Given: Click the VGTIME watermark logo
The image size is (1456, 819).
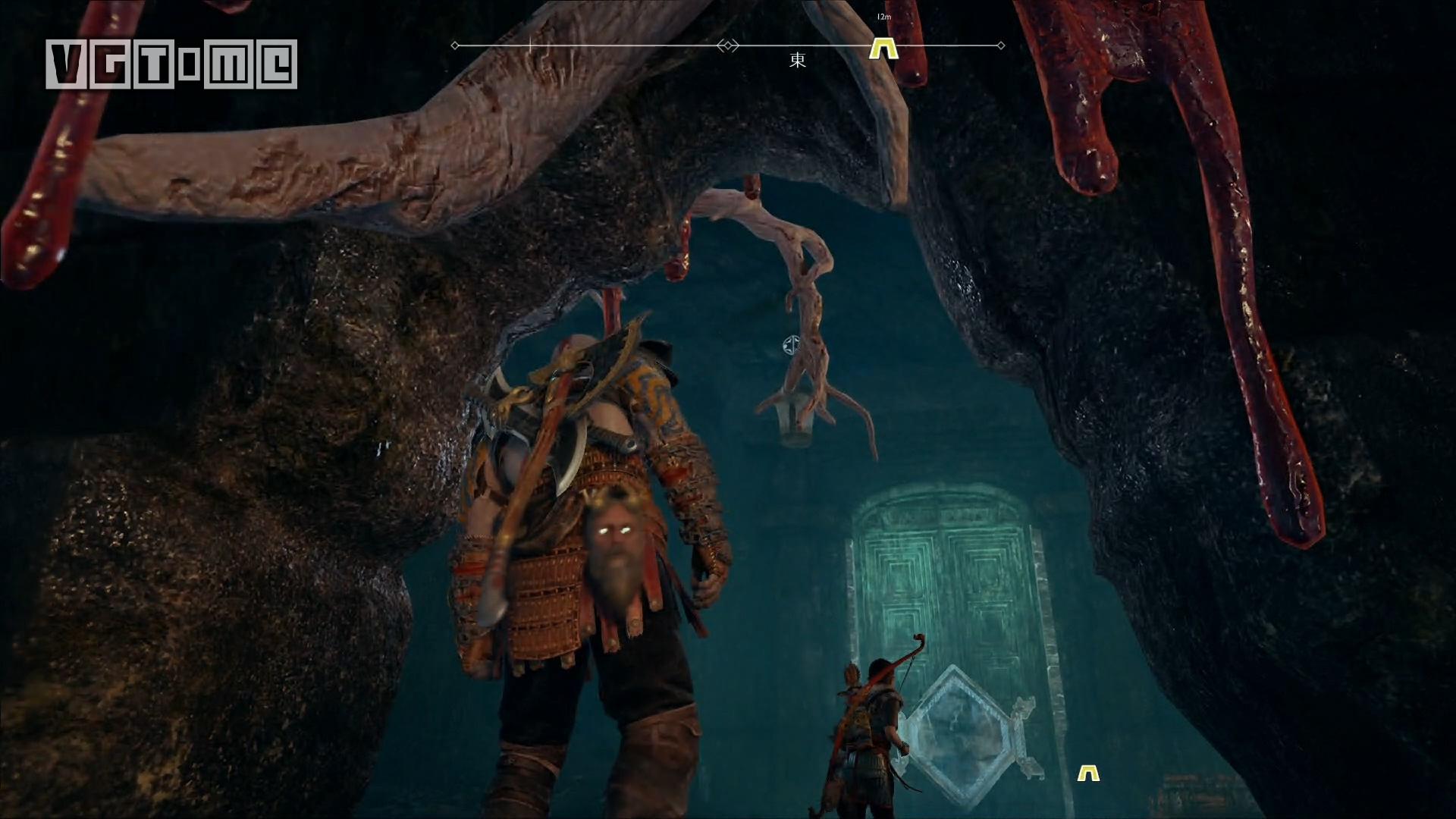Looking at the screenshot, I should 171,64.
